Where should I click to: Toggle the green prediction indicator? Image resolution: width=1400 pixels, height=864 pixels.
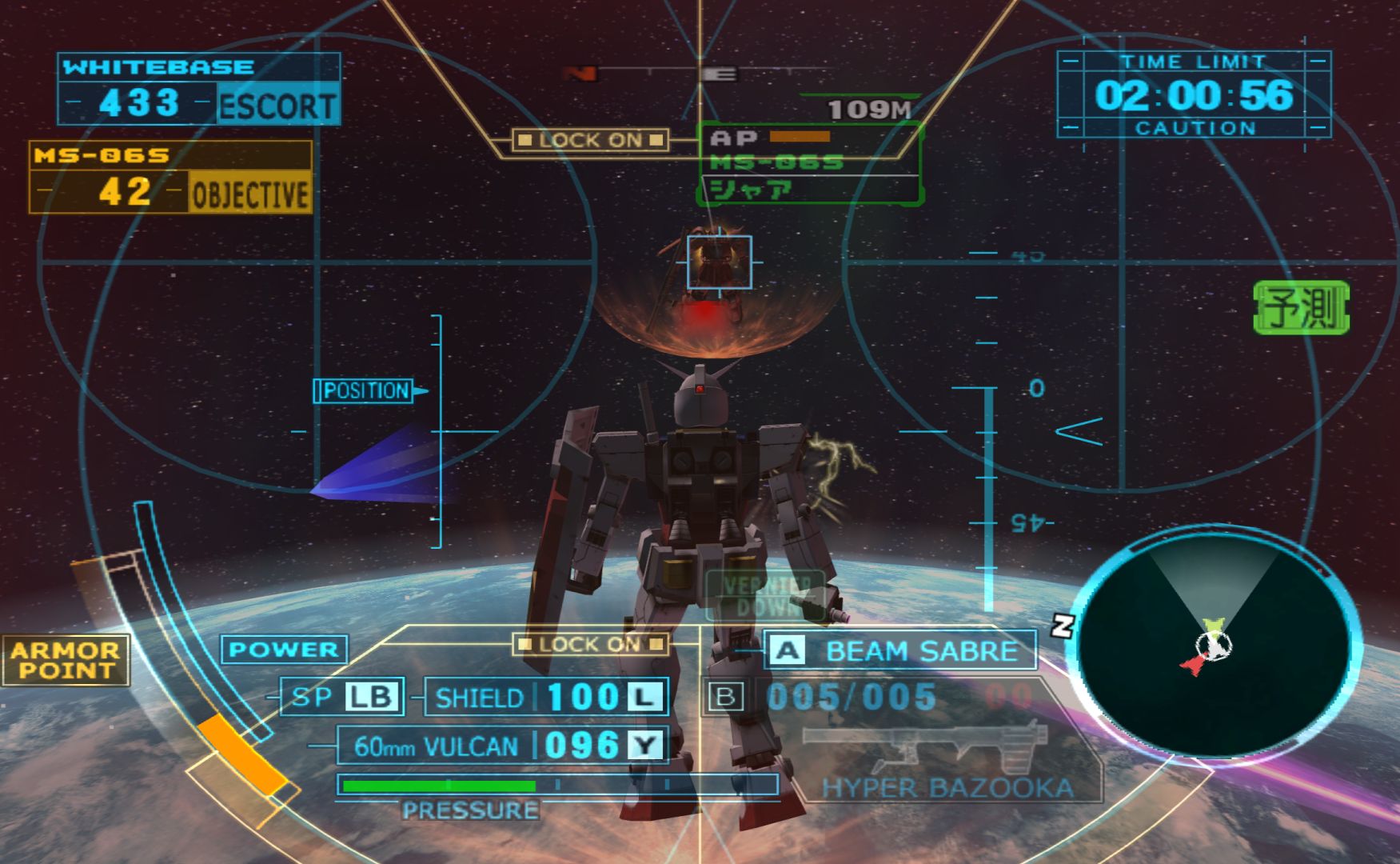click(1301, 307)
